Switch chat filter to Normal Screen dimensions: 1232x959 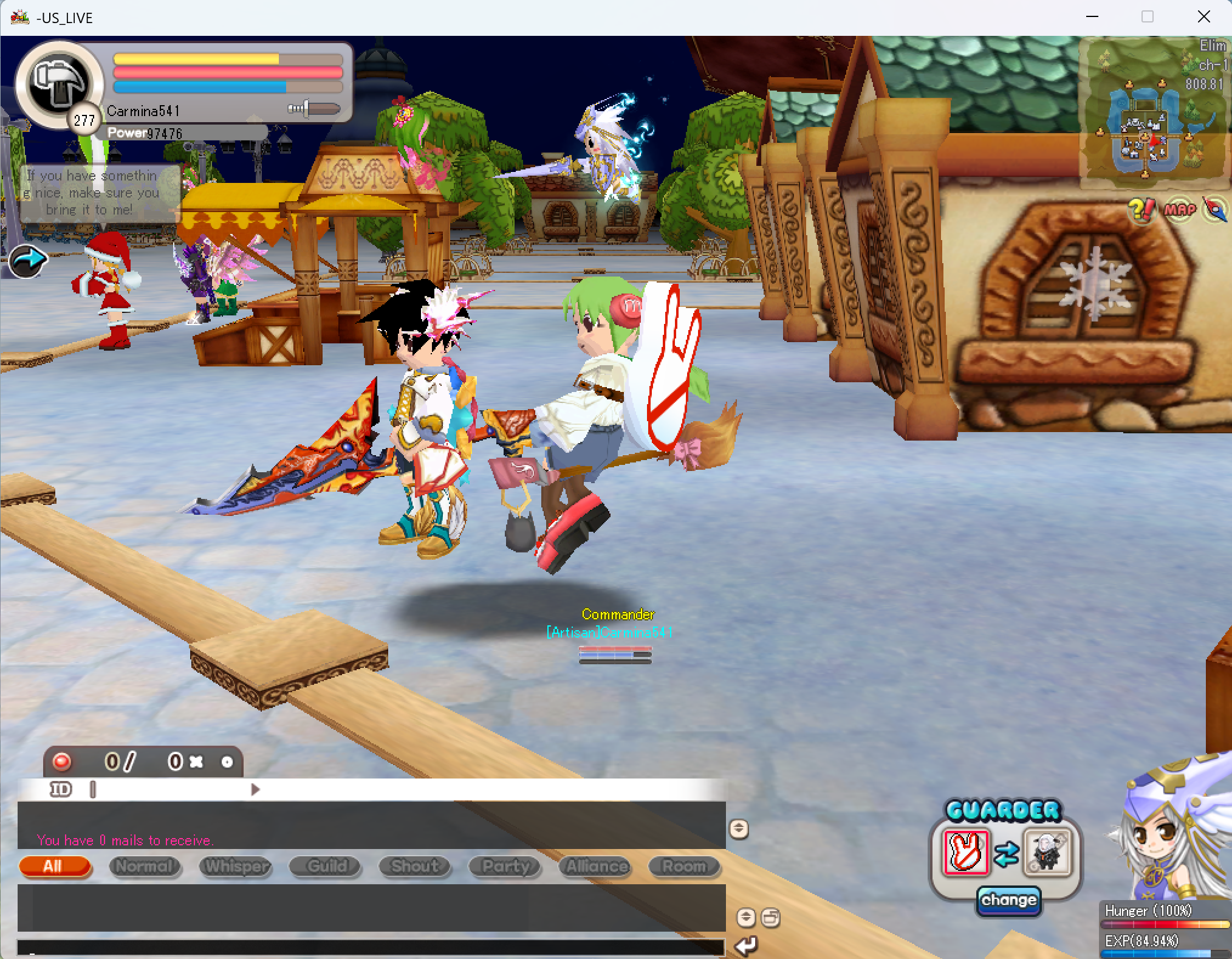pos(145,866)
